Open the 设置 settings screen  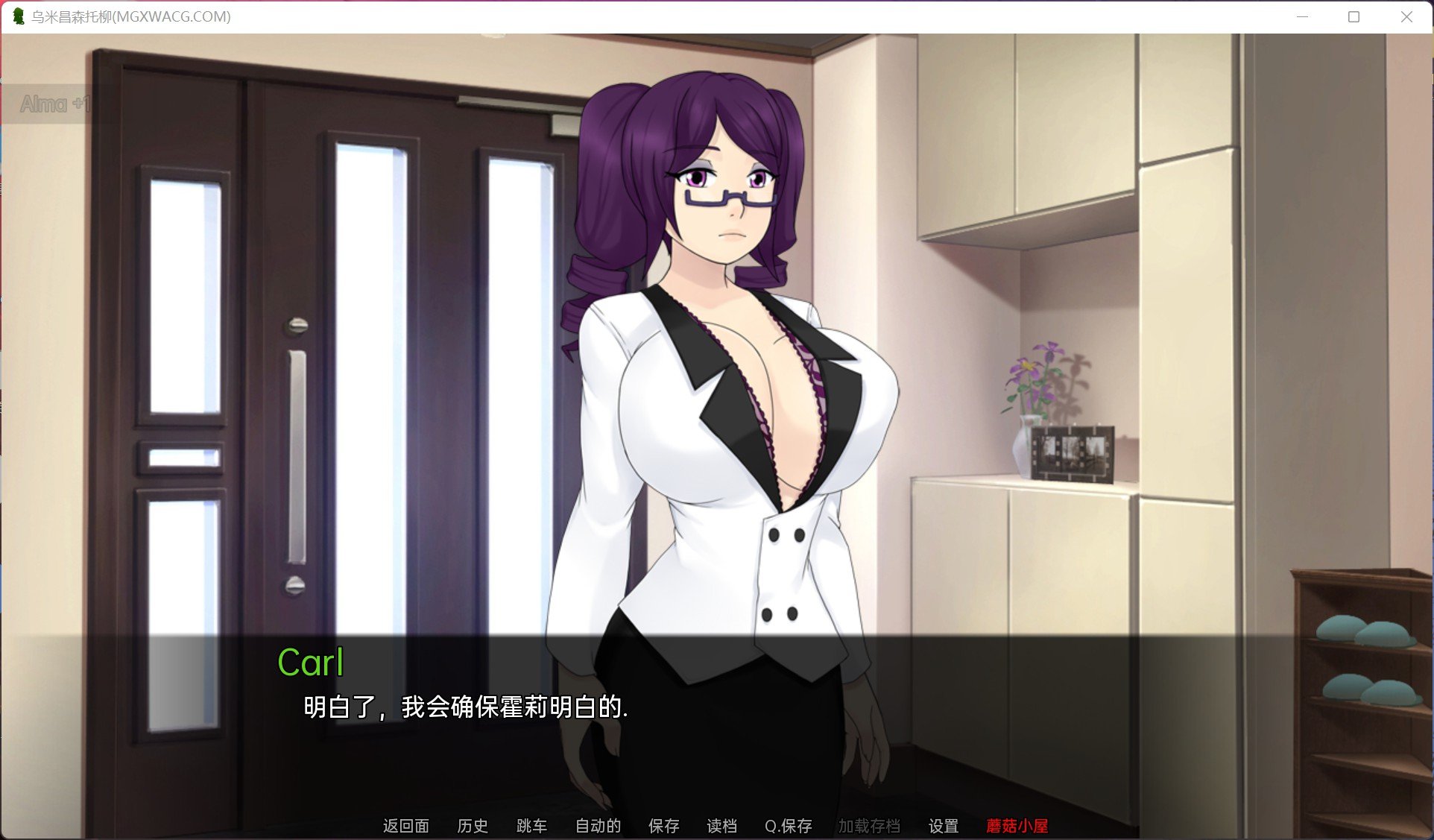(x=944, y=826)
